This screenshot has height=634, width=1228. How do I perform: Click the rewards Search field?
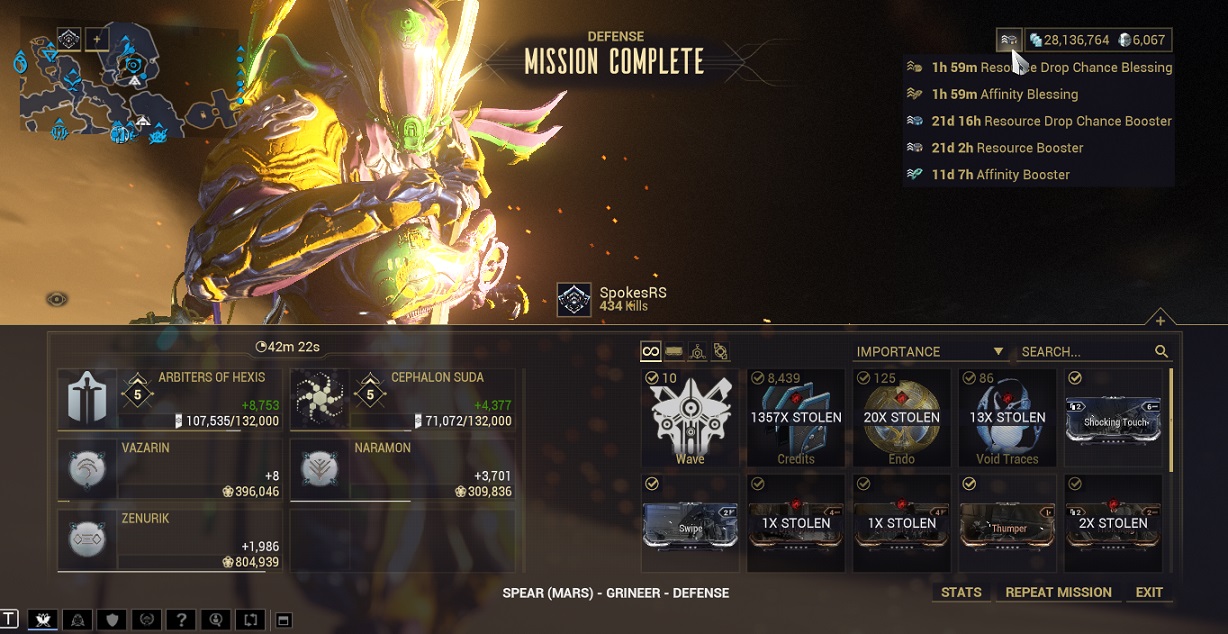point(1085,352)
